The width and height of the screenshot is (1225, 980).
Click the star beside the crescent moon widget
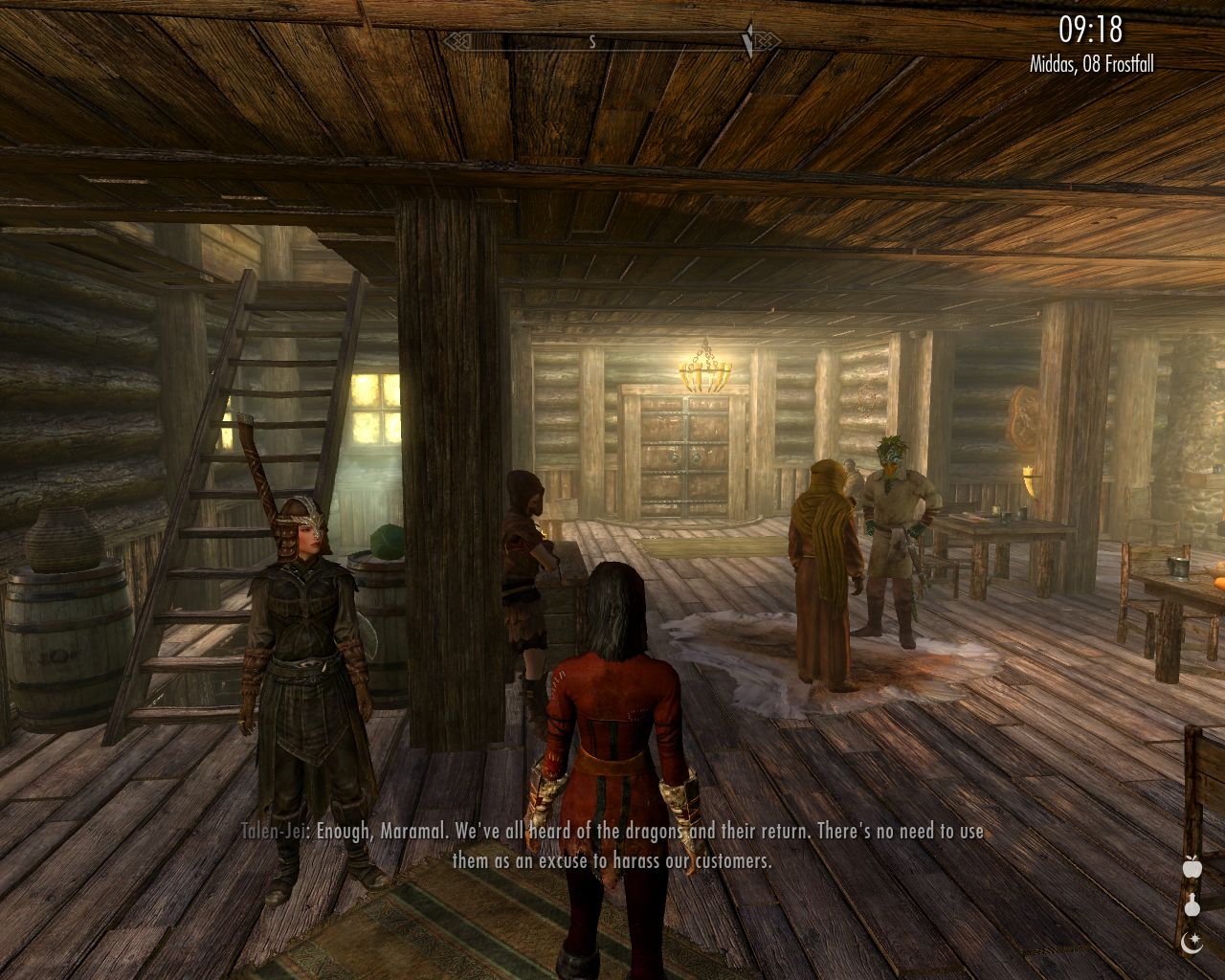(x=1195, y=938)
